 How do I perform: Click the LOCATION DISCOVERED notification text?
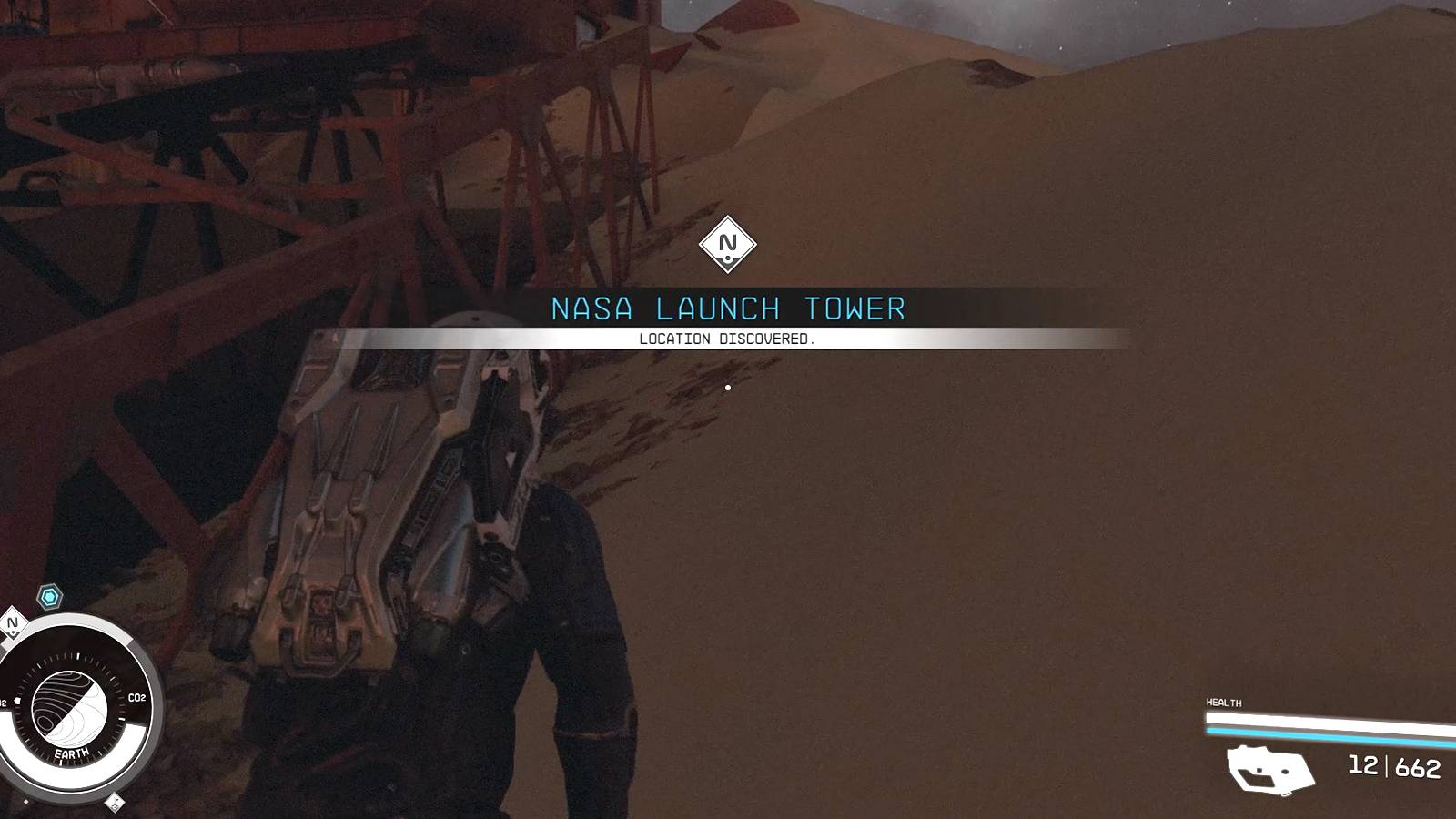[x=728, y=337]
